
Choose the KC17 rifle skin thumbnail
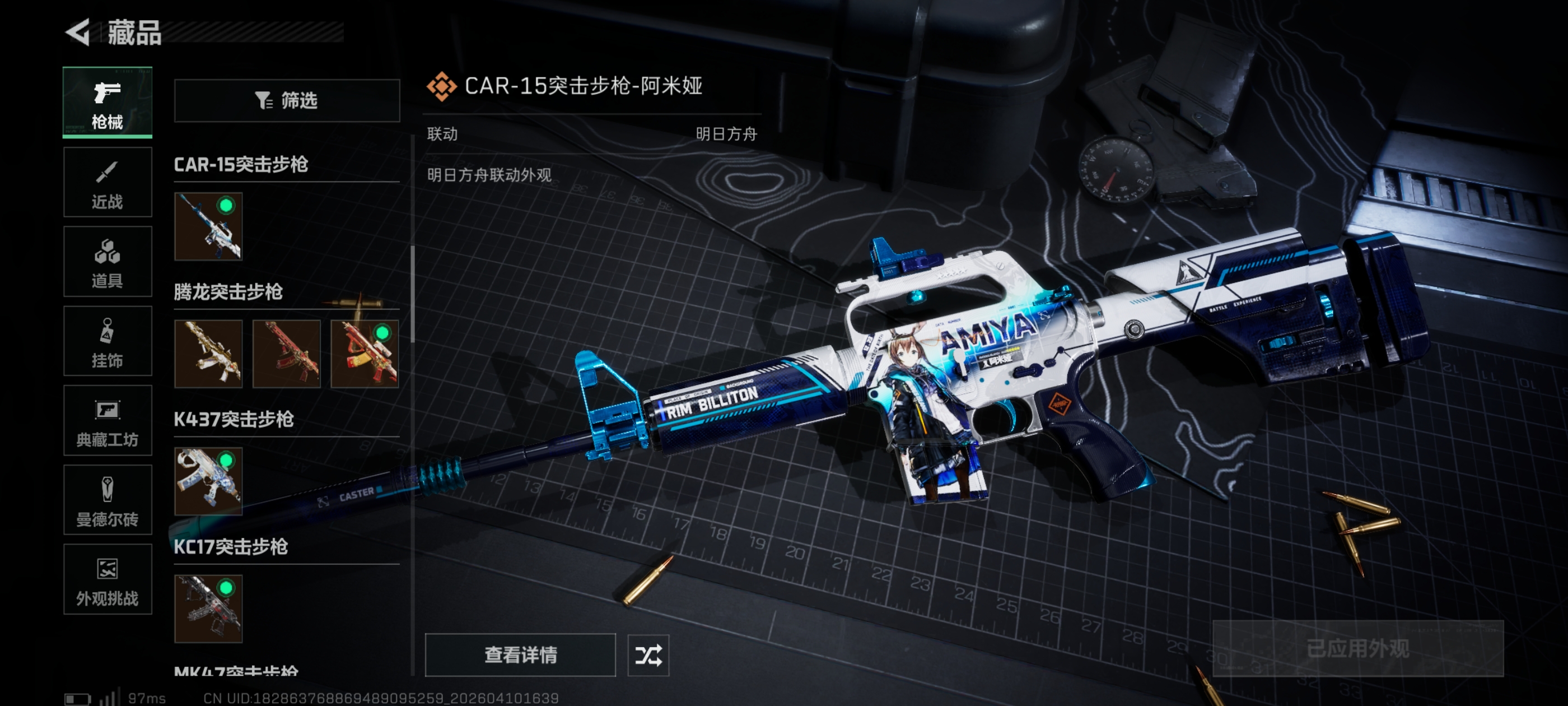coord(208,609)
